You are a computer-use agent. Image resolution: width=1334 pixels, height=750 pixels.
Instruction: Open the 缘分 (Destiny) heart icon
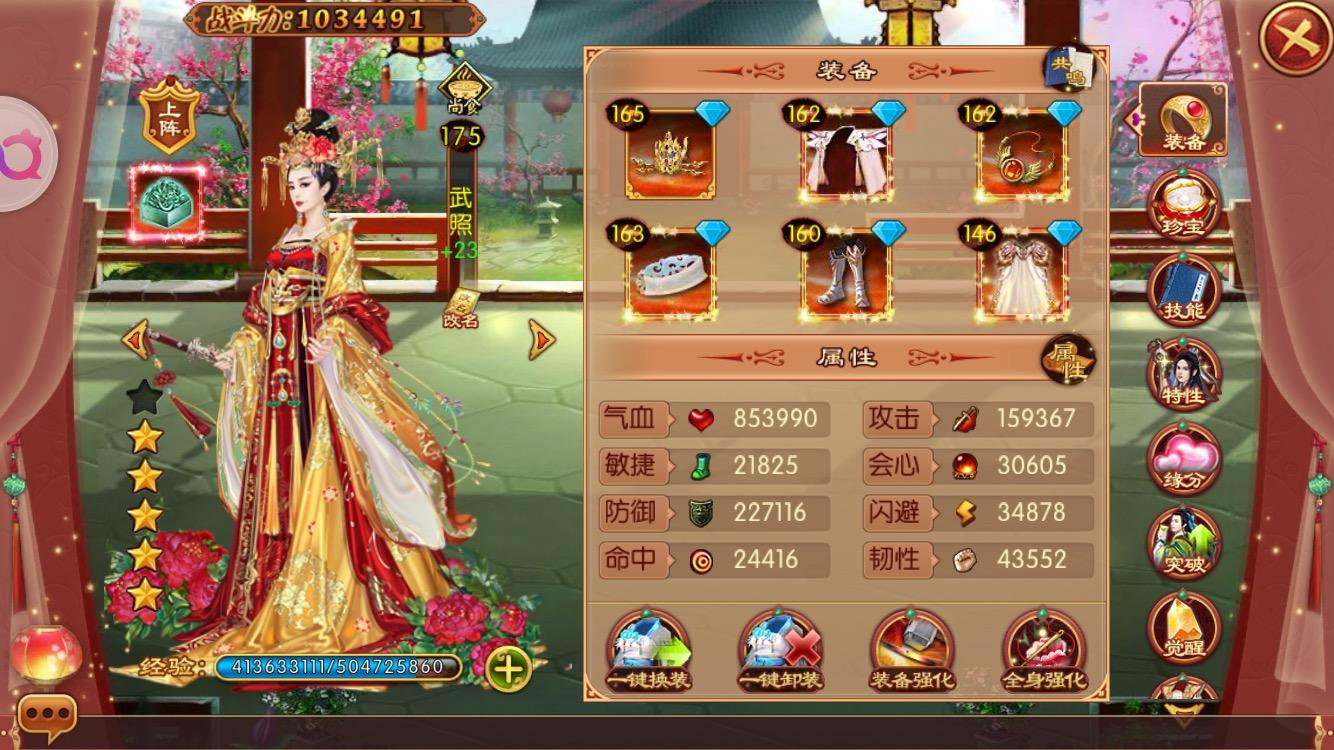point(1184,458)
